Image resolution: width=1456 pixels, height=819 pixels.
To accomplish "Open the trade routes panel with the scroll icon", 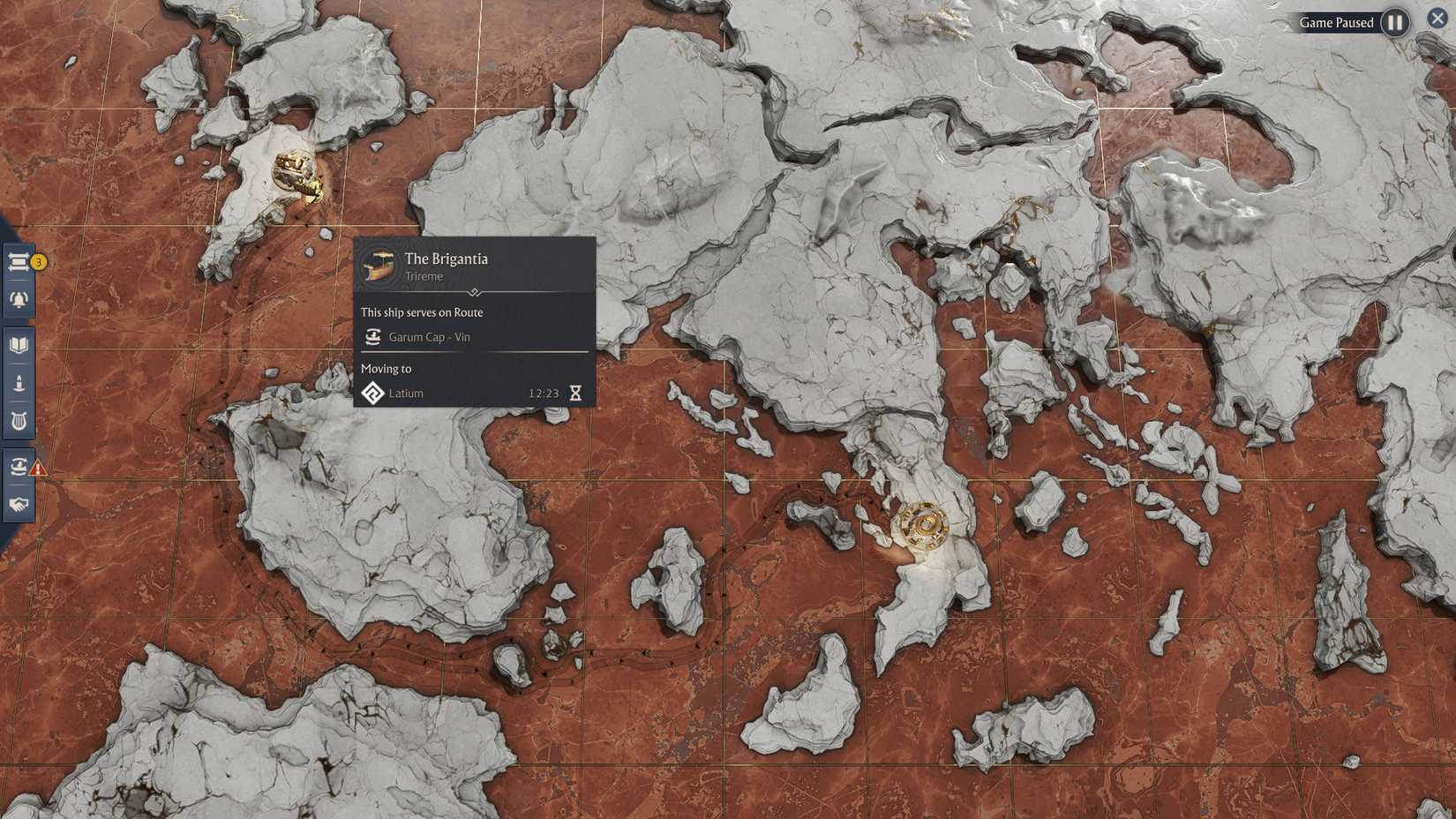I will [18, 260].
